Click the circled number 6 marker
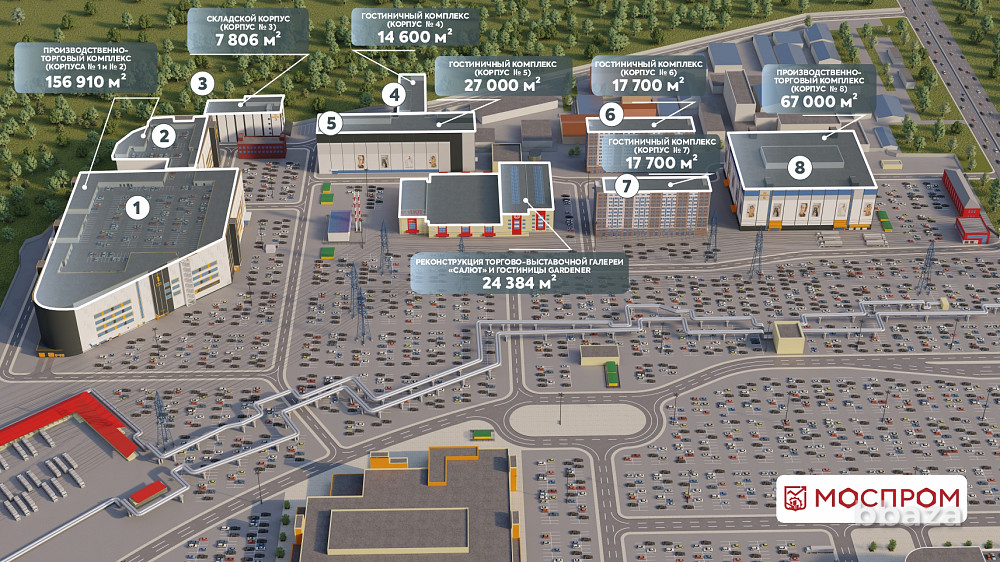 613,114
